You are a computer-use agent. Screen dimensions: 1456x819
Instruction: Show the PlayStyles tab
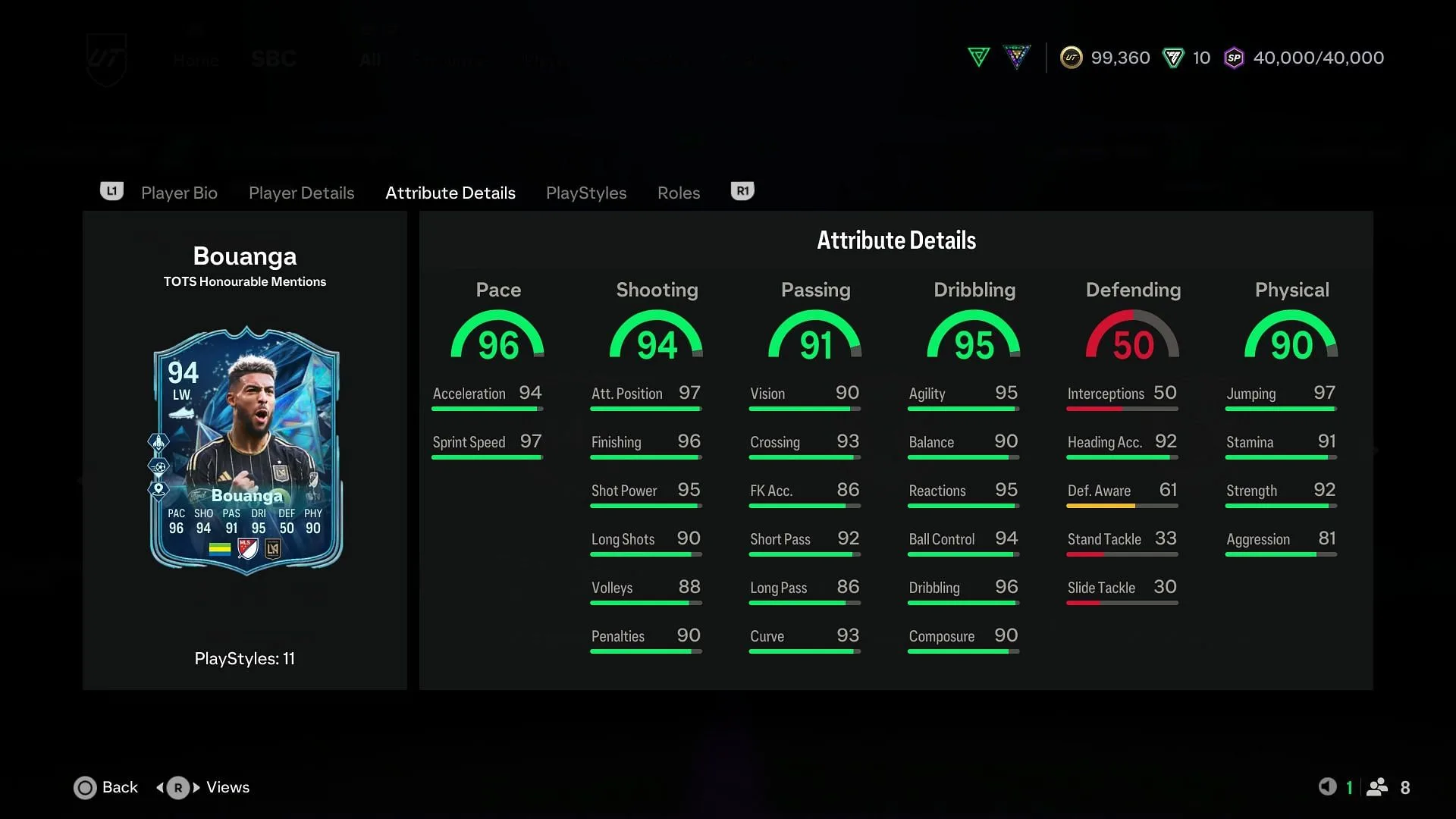(586, 193)
